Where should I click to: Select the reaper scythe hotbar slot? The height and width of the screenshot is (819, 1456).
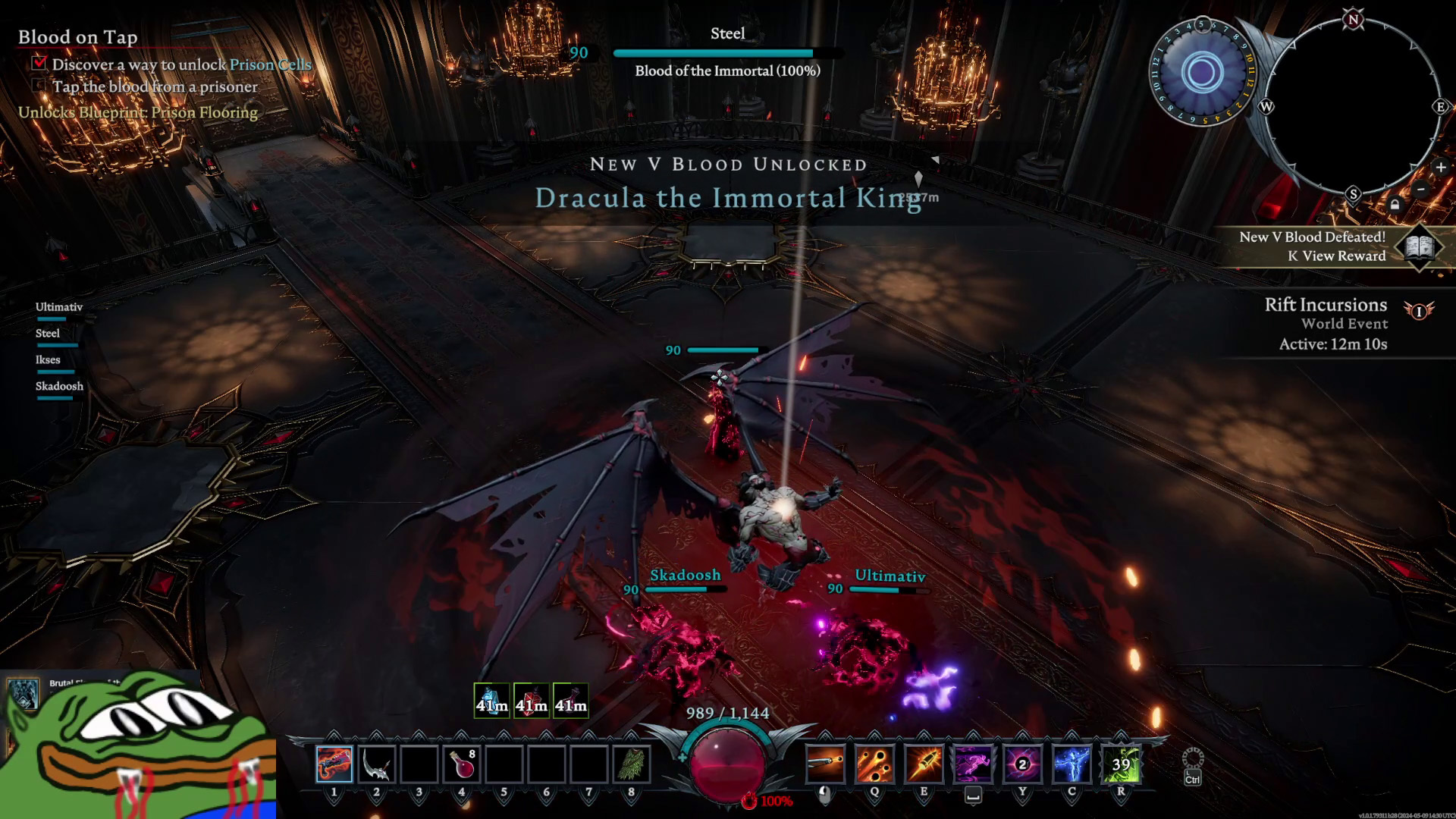point(376,764)
